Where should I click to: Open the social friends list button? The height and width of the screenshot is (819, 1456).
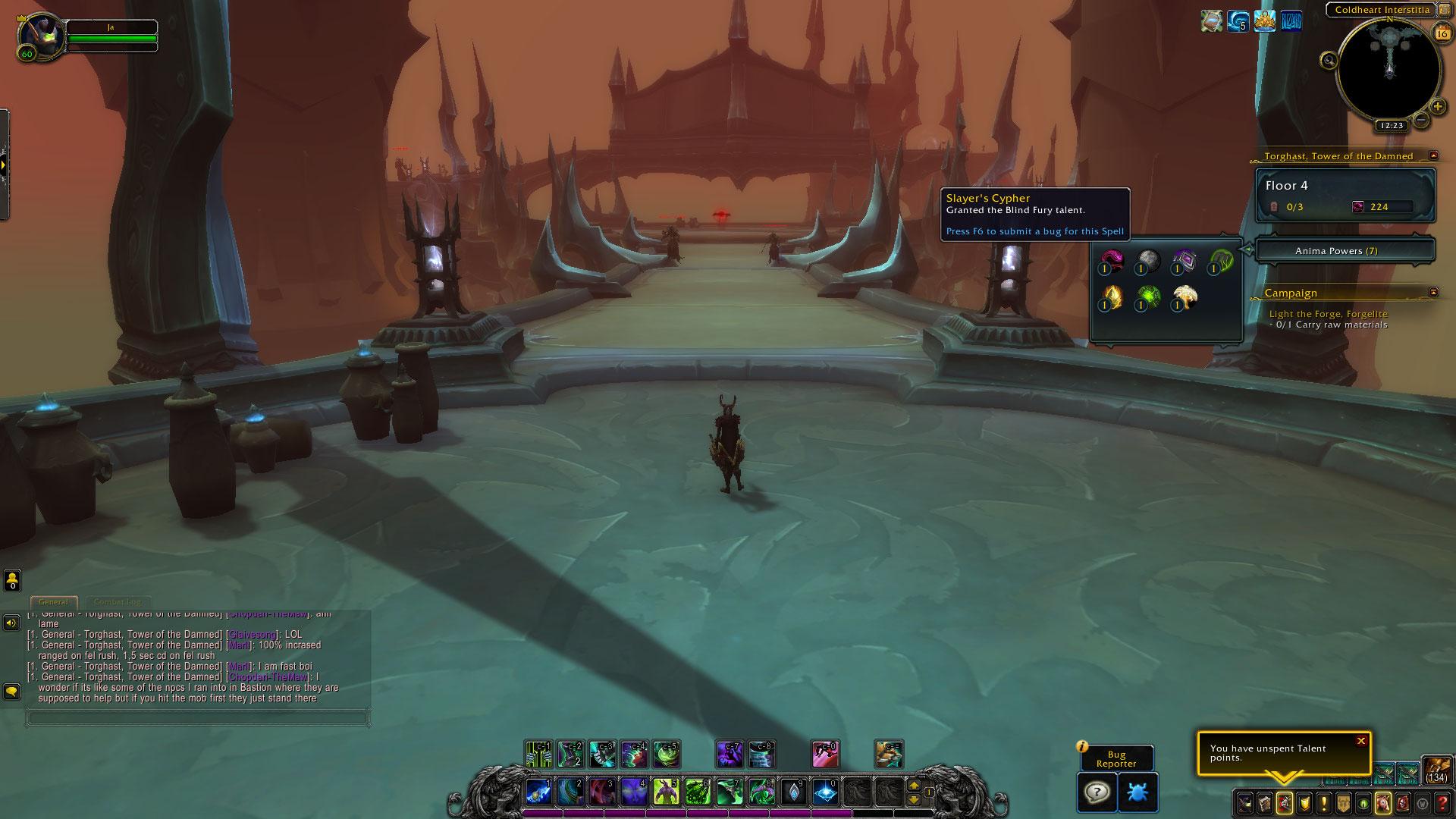12,581
